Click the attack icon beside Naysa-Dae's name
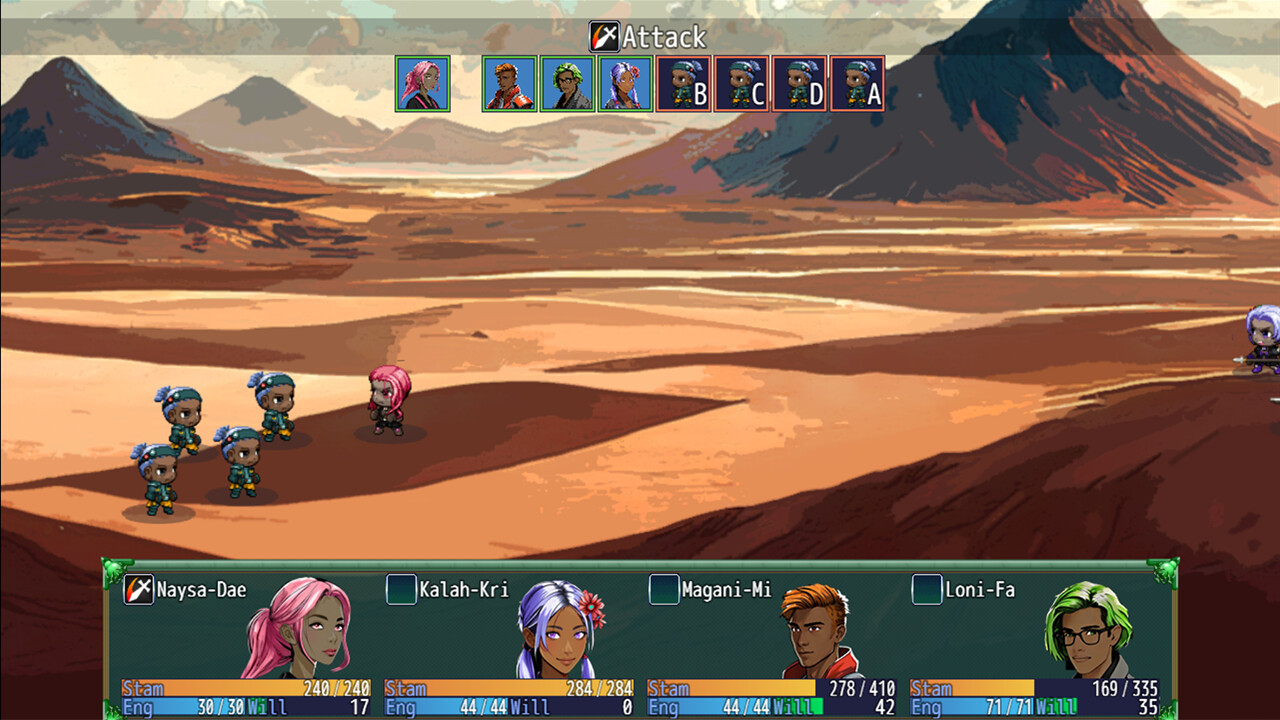 [x=138, y=590]
